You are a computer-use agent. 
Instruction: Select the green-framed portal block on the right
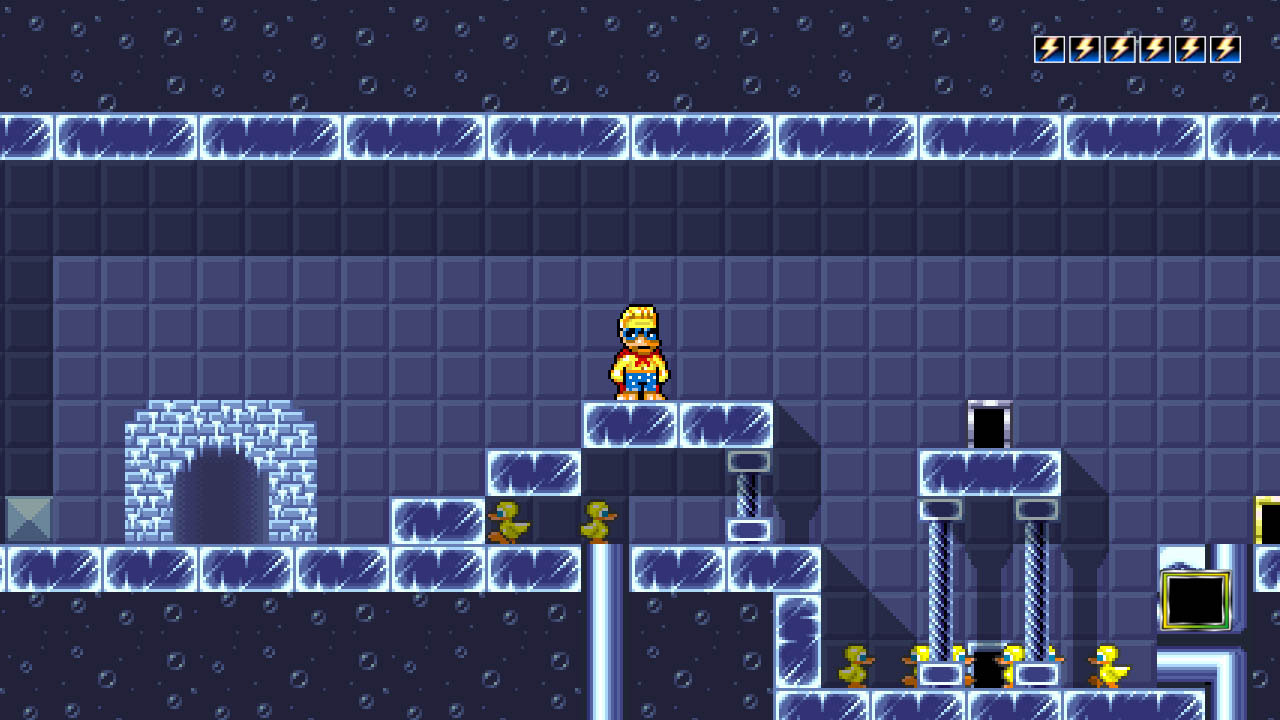(1196, 600)
